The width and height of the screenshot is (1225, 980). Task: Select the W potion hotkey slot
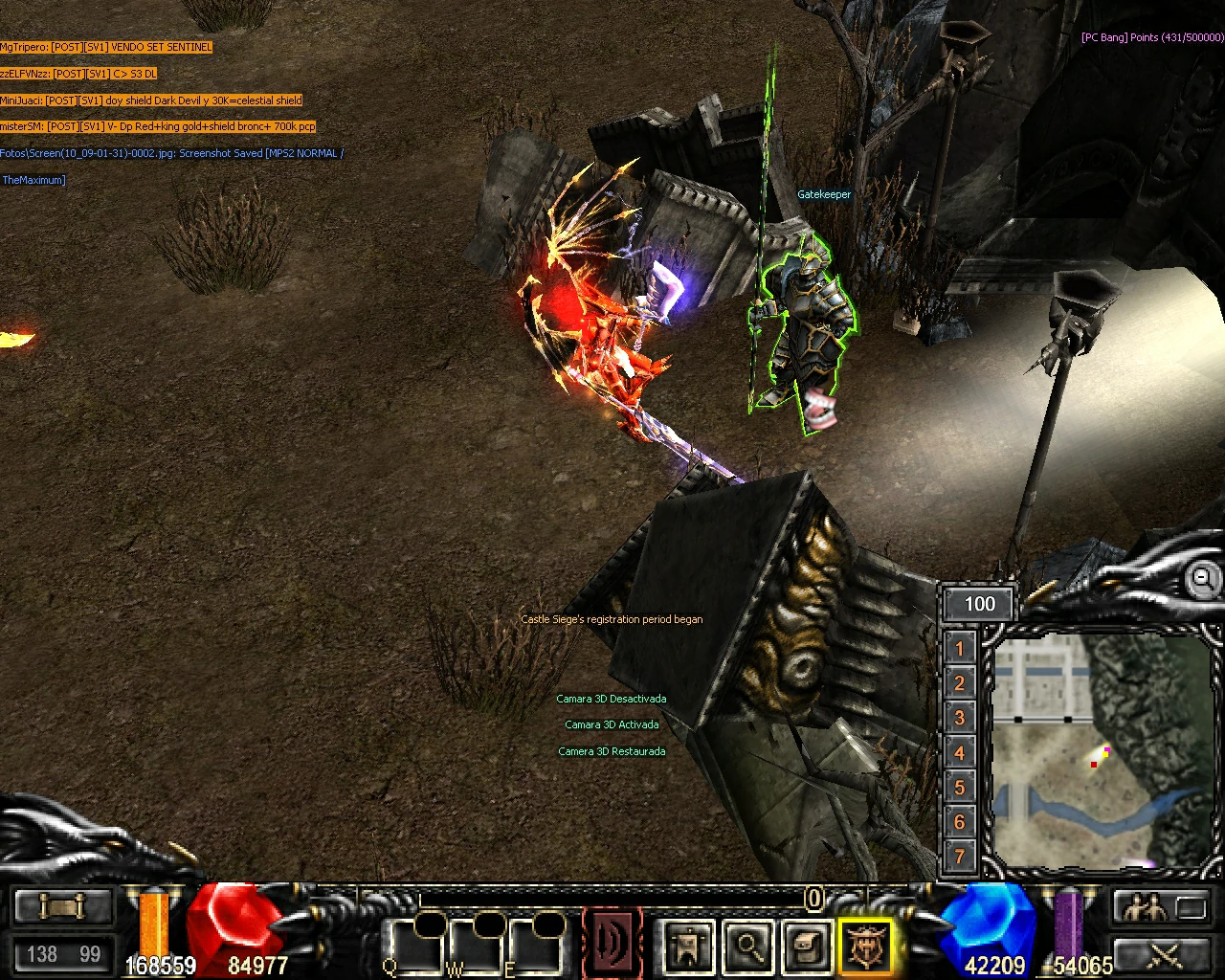pyautogui.click(x=477, y=946)
